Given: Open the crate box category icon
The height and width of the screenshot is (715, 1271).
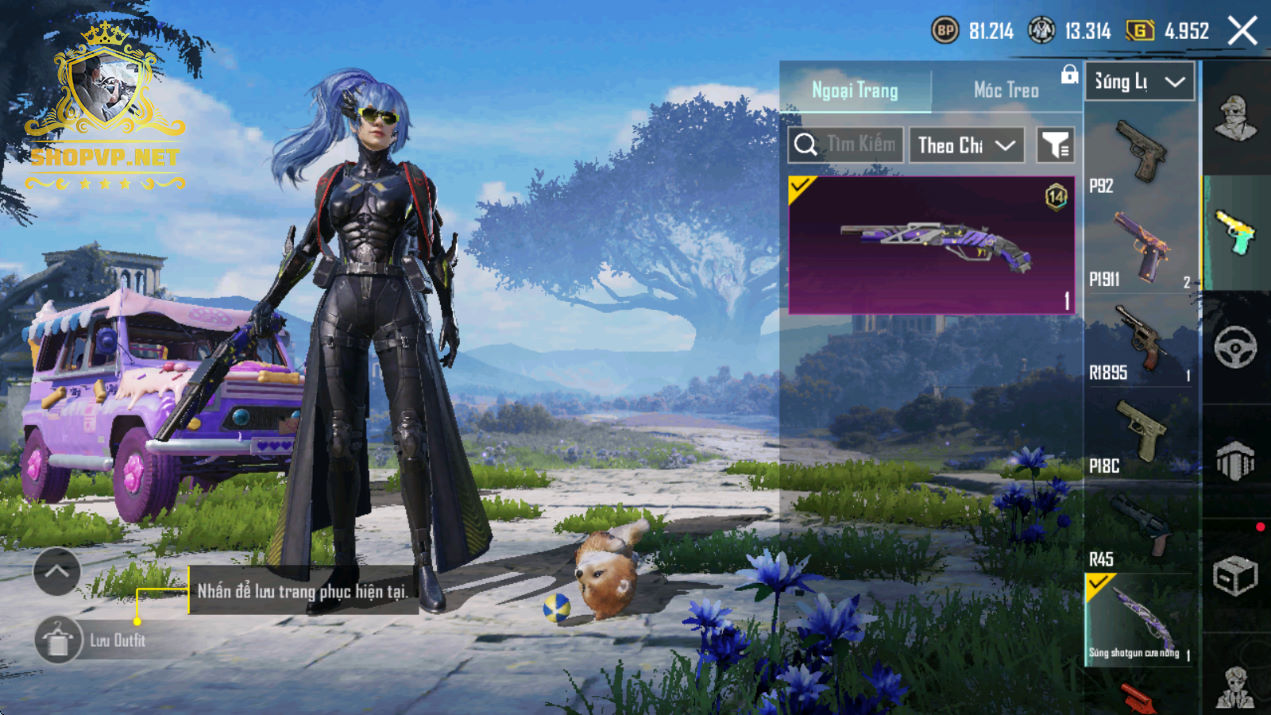Looking at the screenshot, I should click(x=1236, y=575).
